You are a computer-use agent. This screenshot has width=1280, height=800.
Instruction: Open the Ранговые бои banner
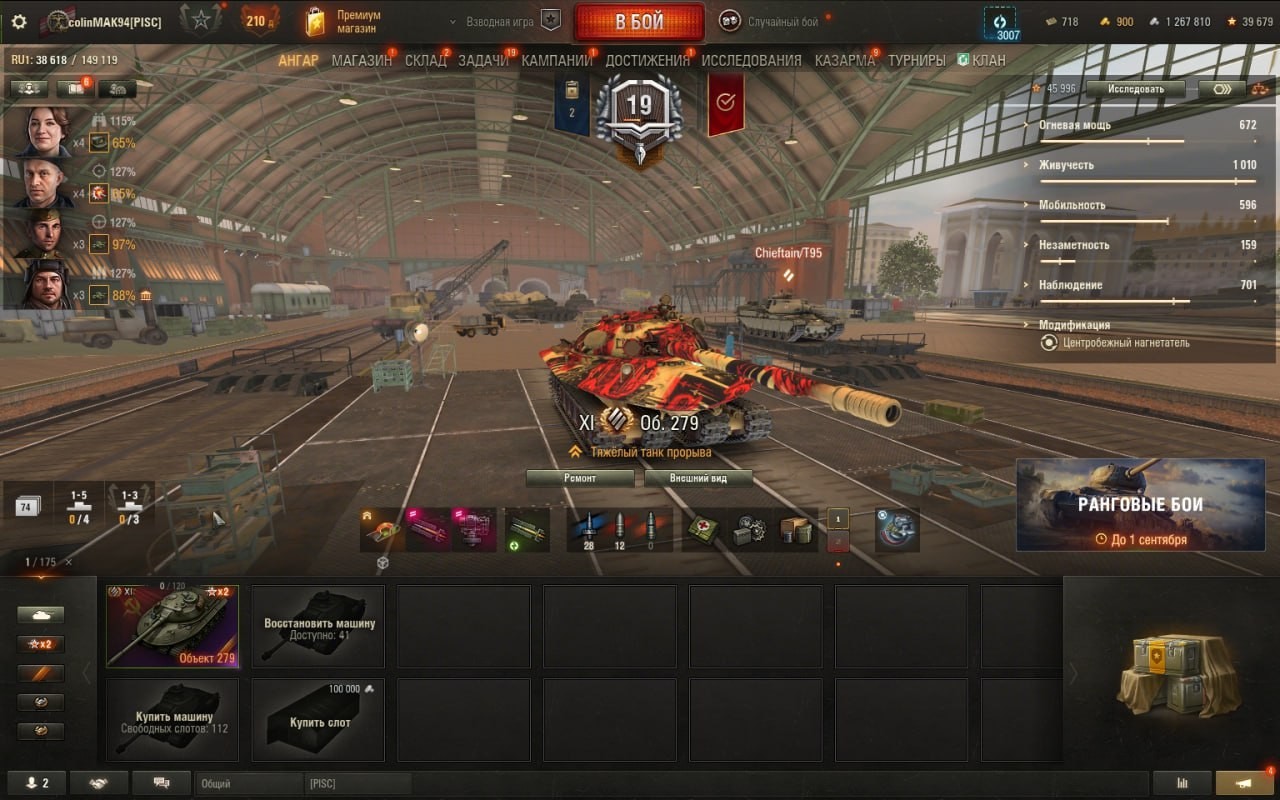pos(1140,505)
